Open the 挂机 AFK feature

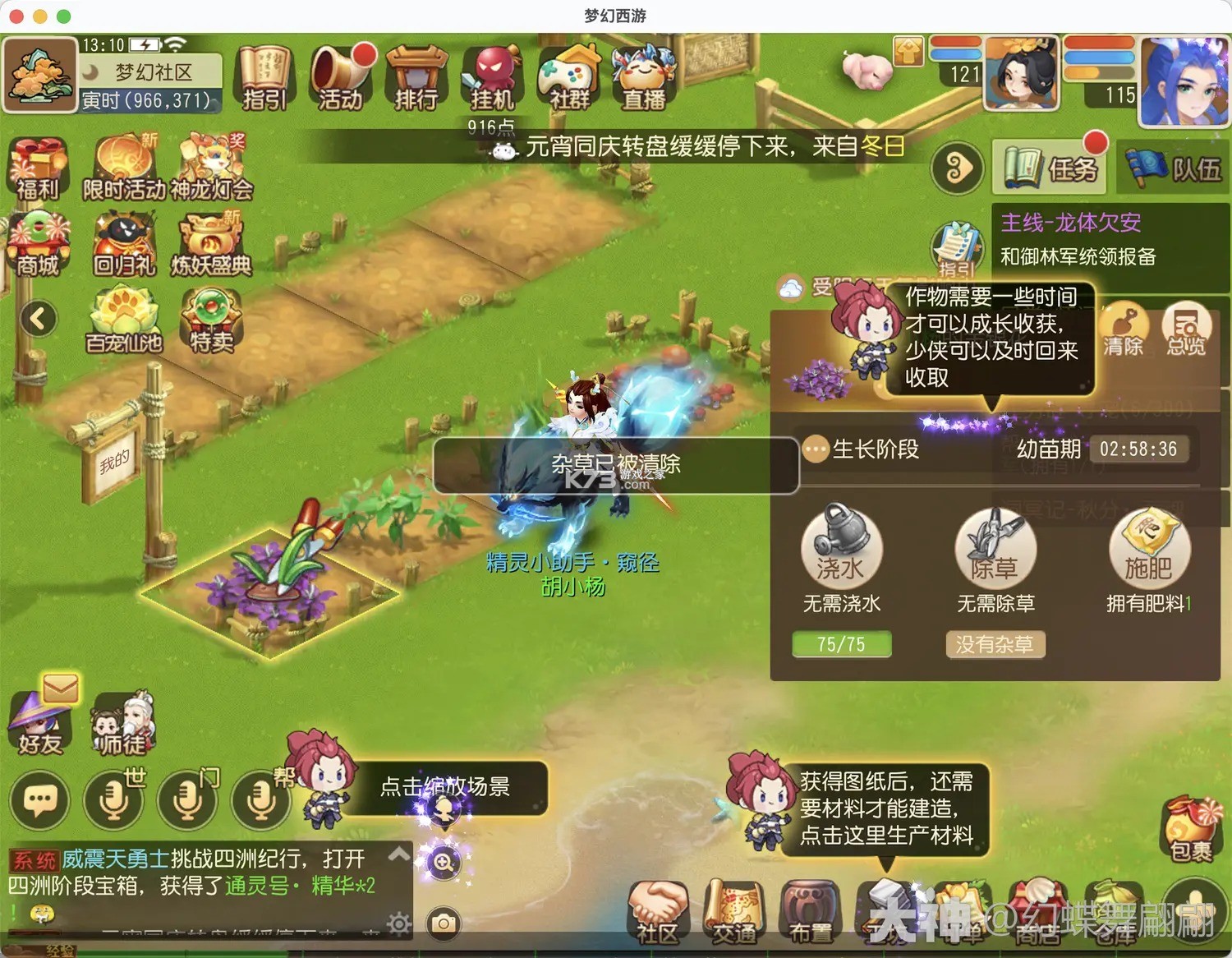pyautogui.click(x=490, y=80)
